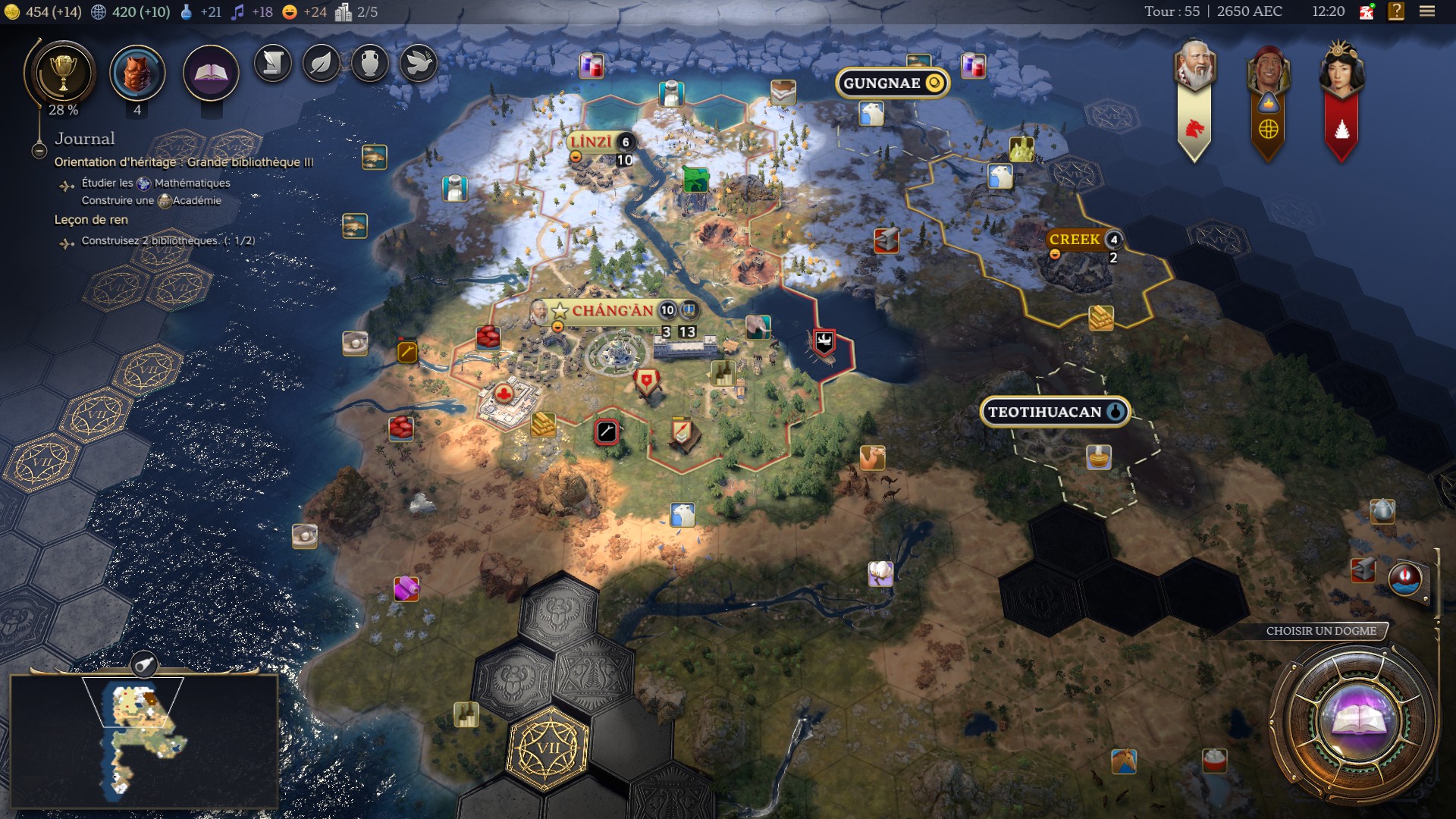Open the Civilopedia question mark book
Screen dimensions: 1456x819
[x=1395, y=12]
